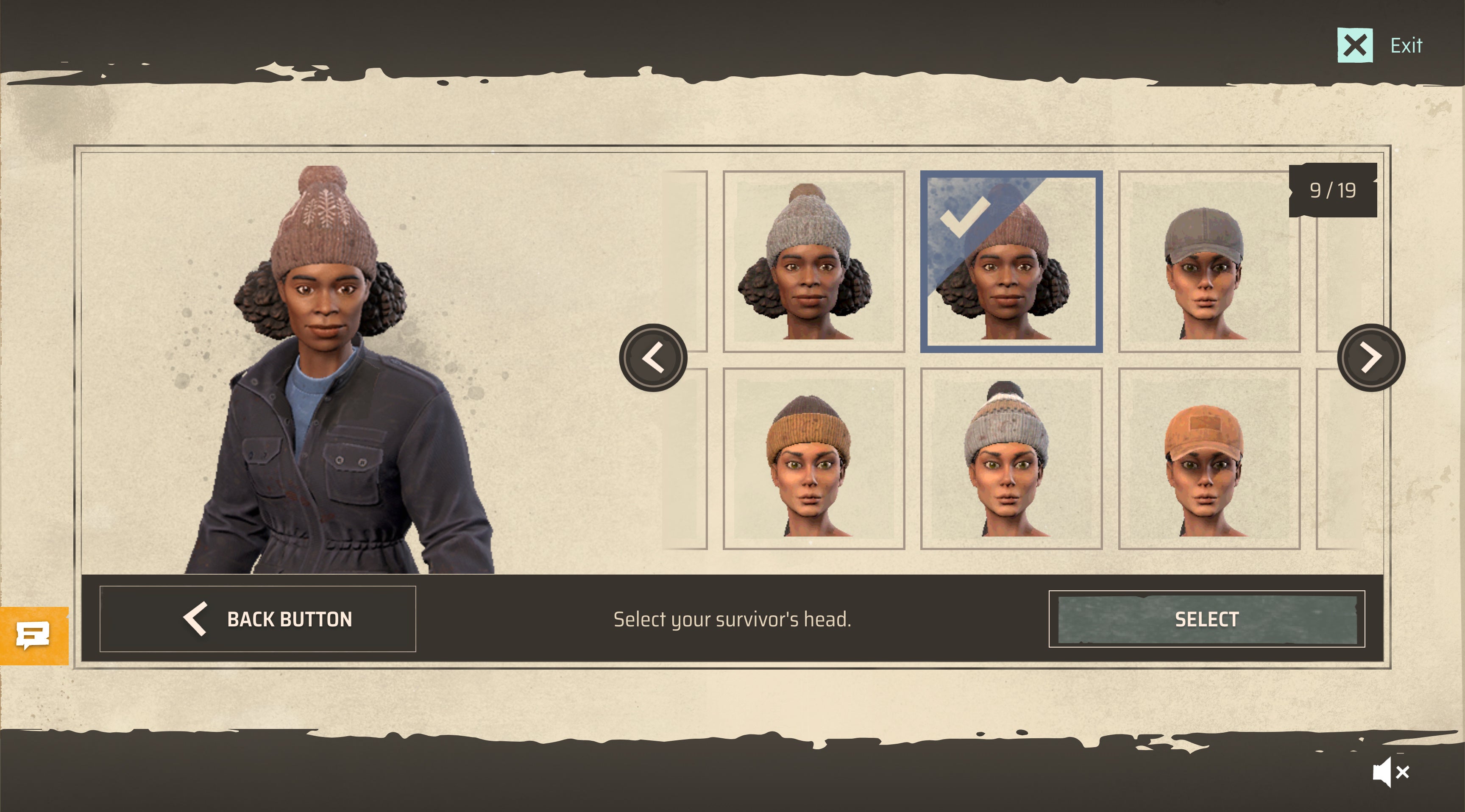1465x812 pixels.
Task: Select the head with striped pom-pom beanie
Action: point(1011,459)
